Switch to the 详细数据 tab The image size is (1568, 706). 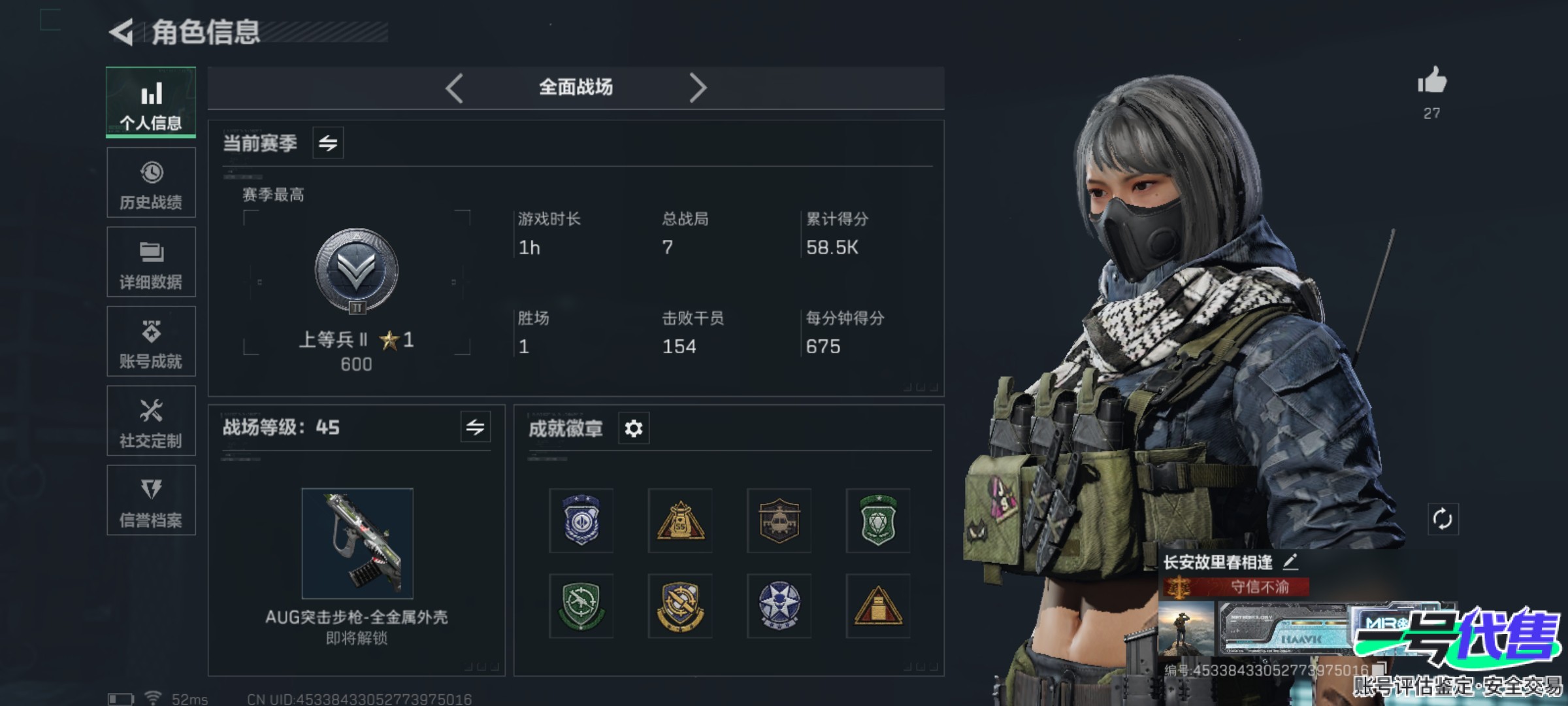[151, 262]
